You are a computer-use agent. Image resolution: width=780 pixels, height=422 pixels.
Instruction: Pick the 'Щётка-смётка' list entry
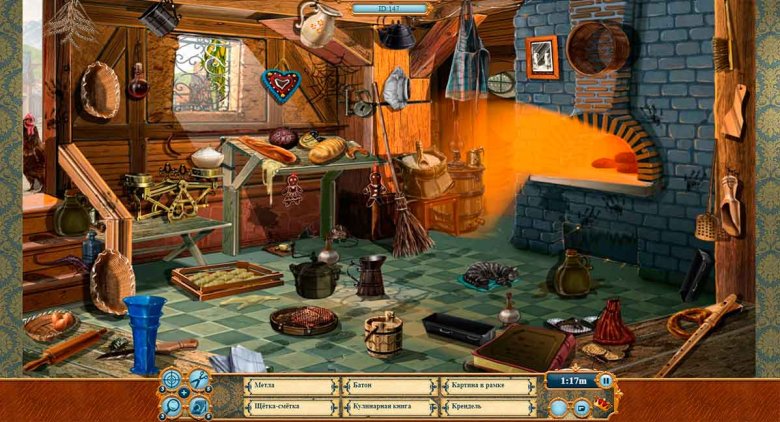(289, 407)
